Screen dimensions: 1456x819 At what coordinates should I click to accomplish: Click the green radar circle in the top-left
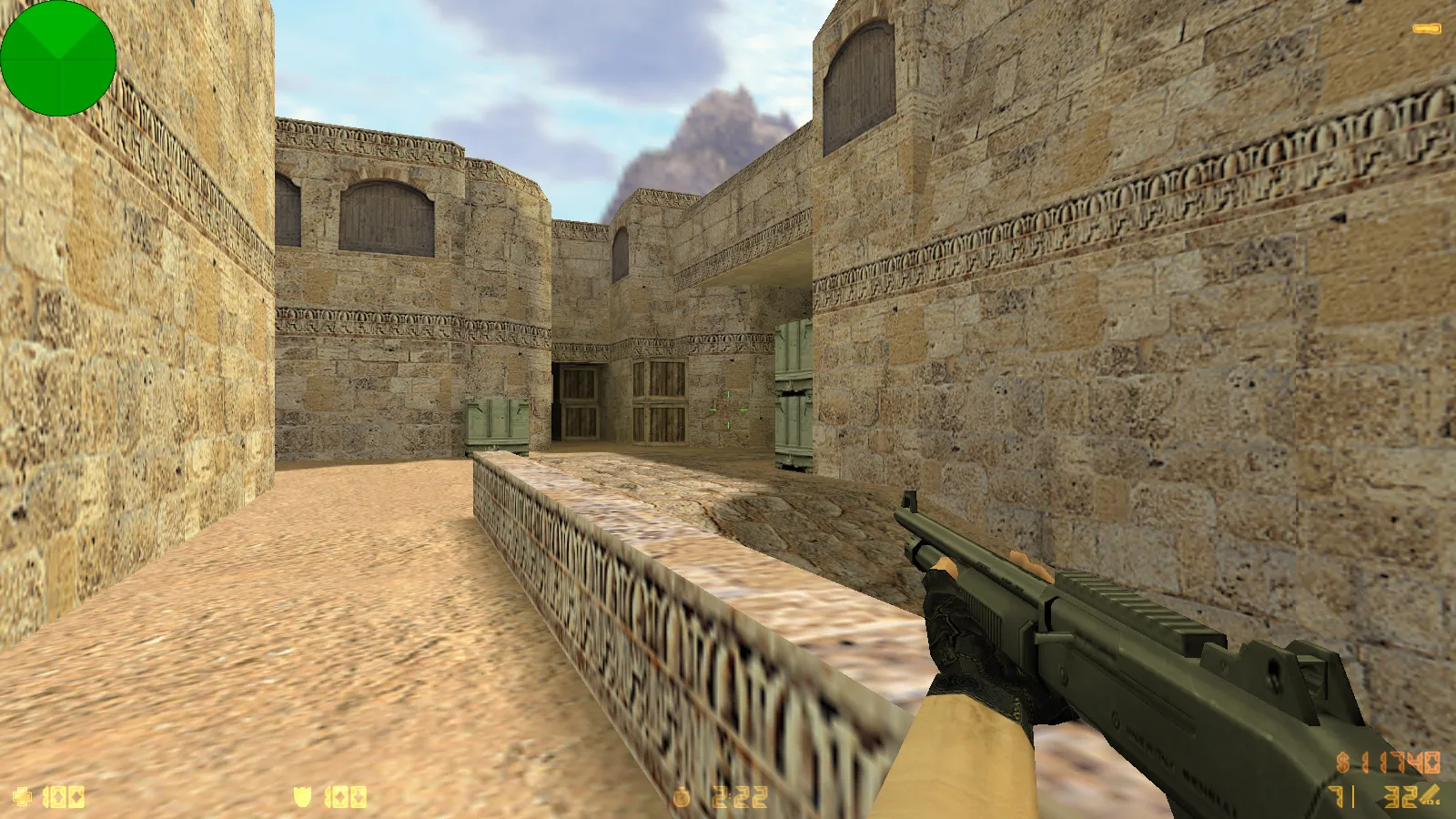pos(59,59)
